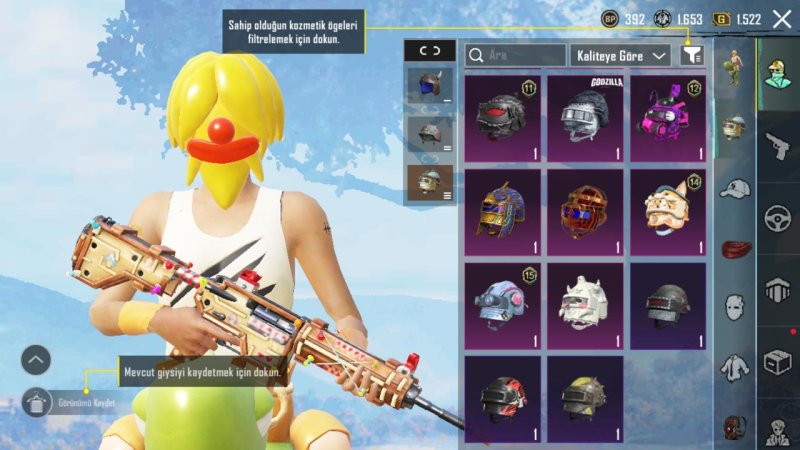Expand the up-arrow button above save outfit
The height and width of the screenshot is (450, 800).
coord(36,360)
